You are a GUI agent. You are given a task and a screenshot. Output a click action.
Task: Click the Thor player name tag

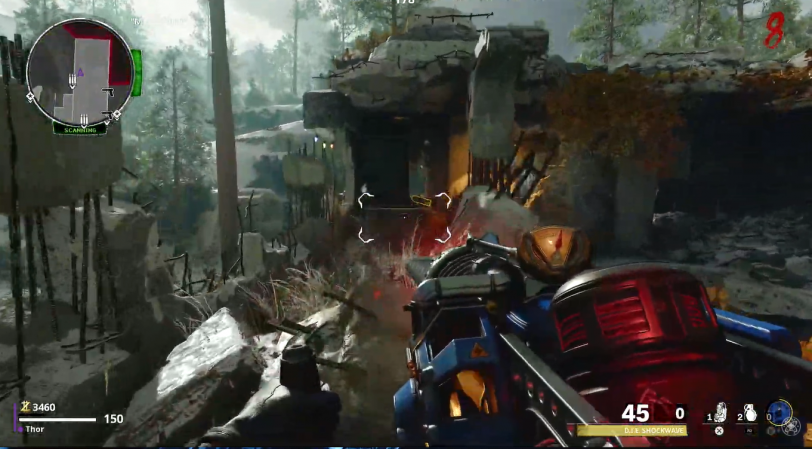click(35, 429)
